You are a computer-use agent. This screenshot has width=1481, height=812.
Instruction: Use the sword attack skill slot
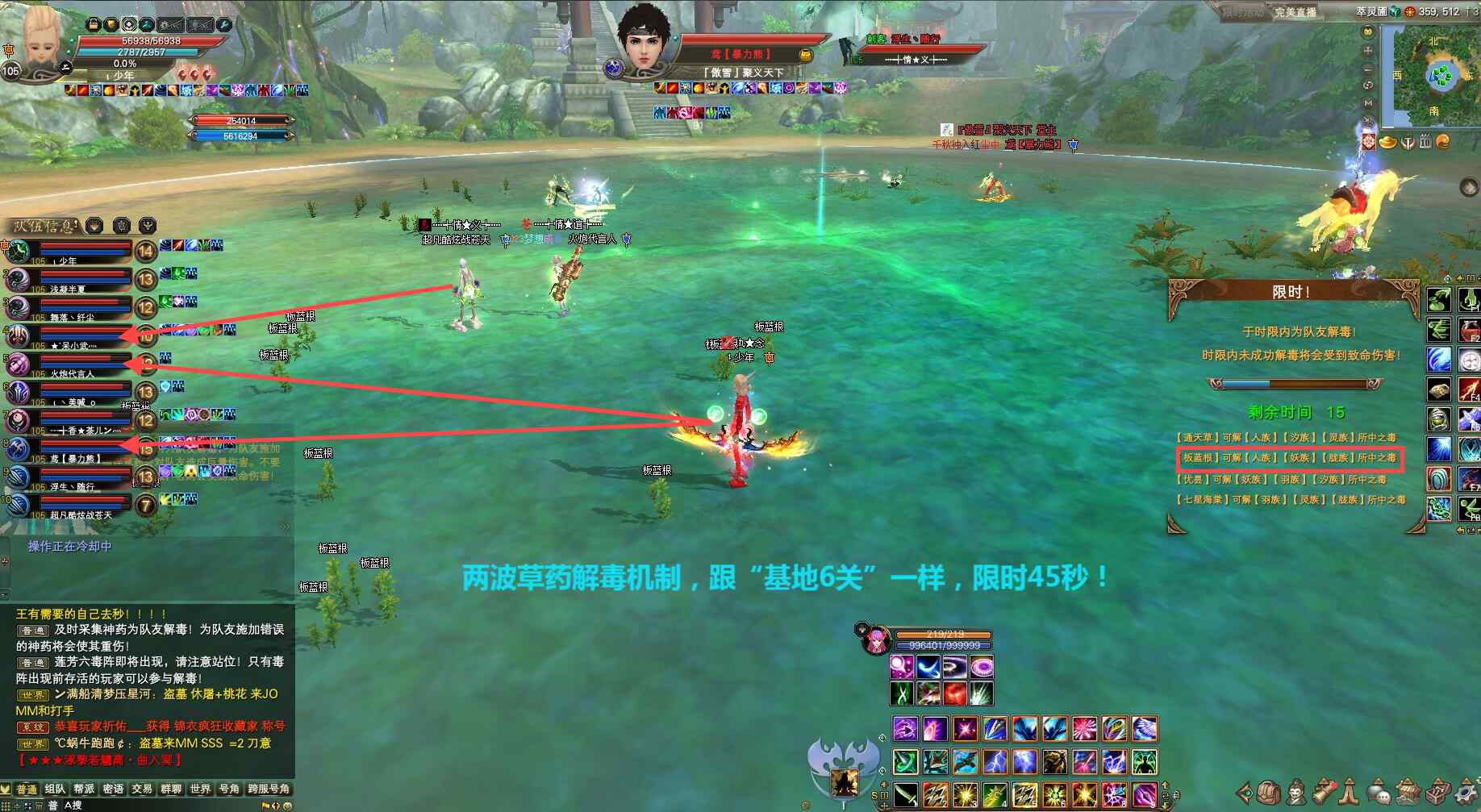coord(905,795)
